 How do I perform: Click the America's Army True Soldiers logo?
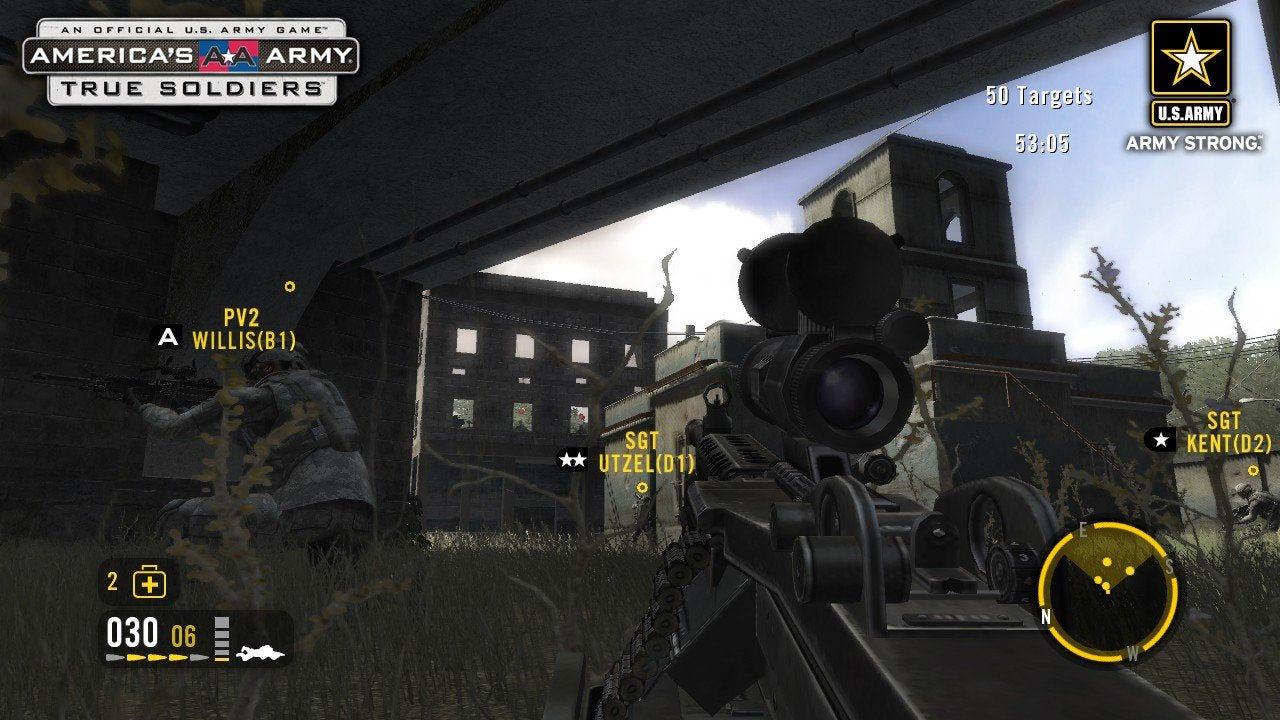pos(190,62)
